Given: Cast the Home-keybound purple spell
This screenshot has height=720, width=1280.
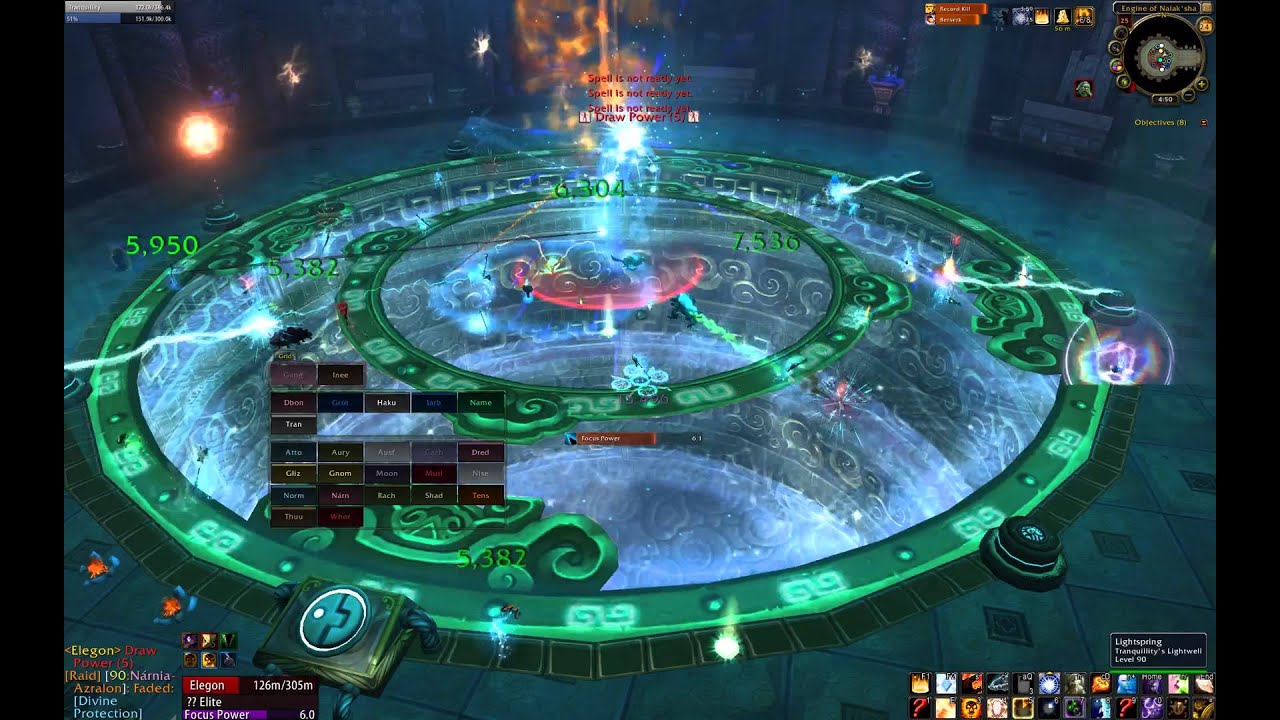Looking at the screenshot, I should click(1152, 684).
